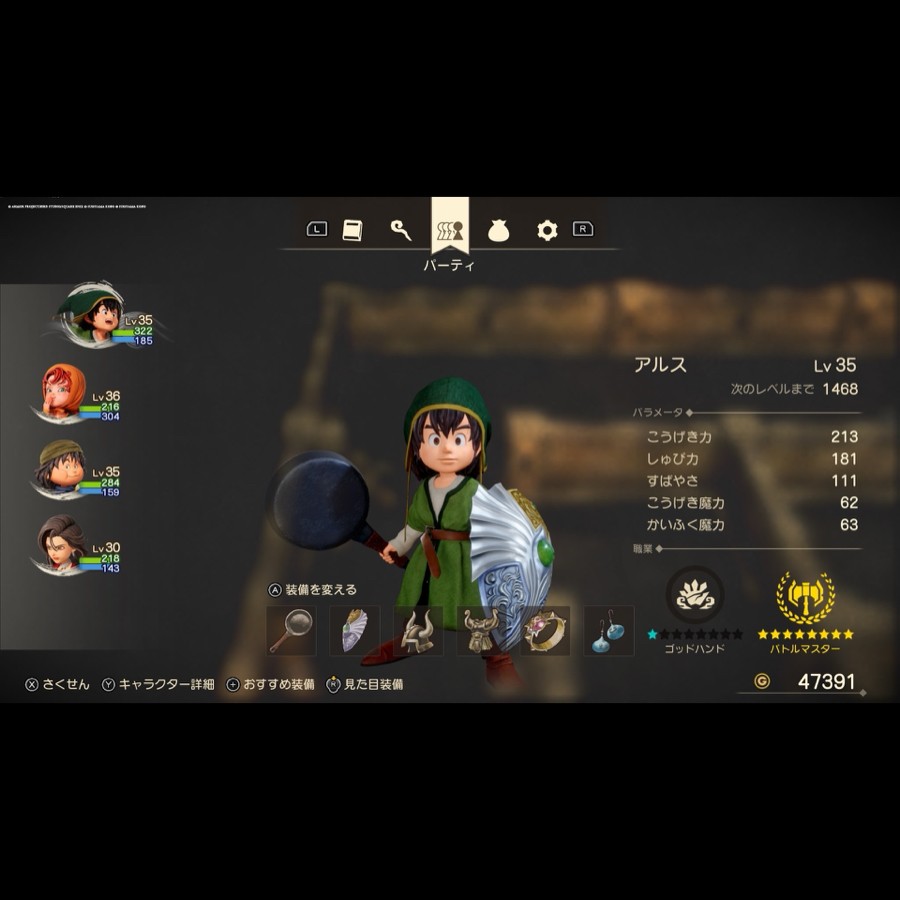
Task: Select the gold ring accessory slot
Action: pos(546,631)
